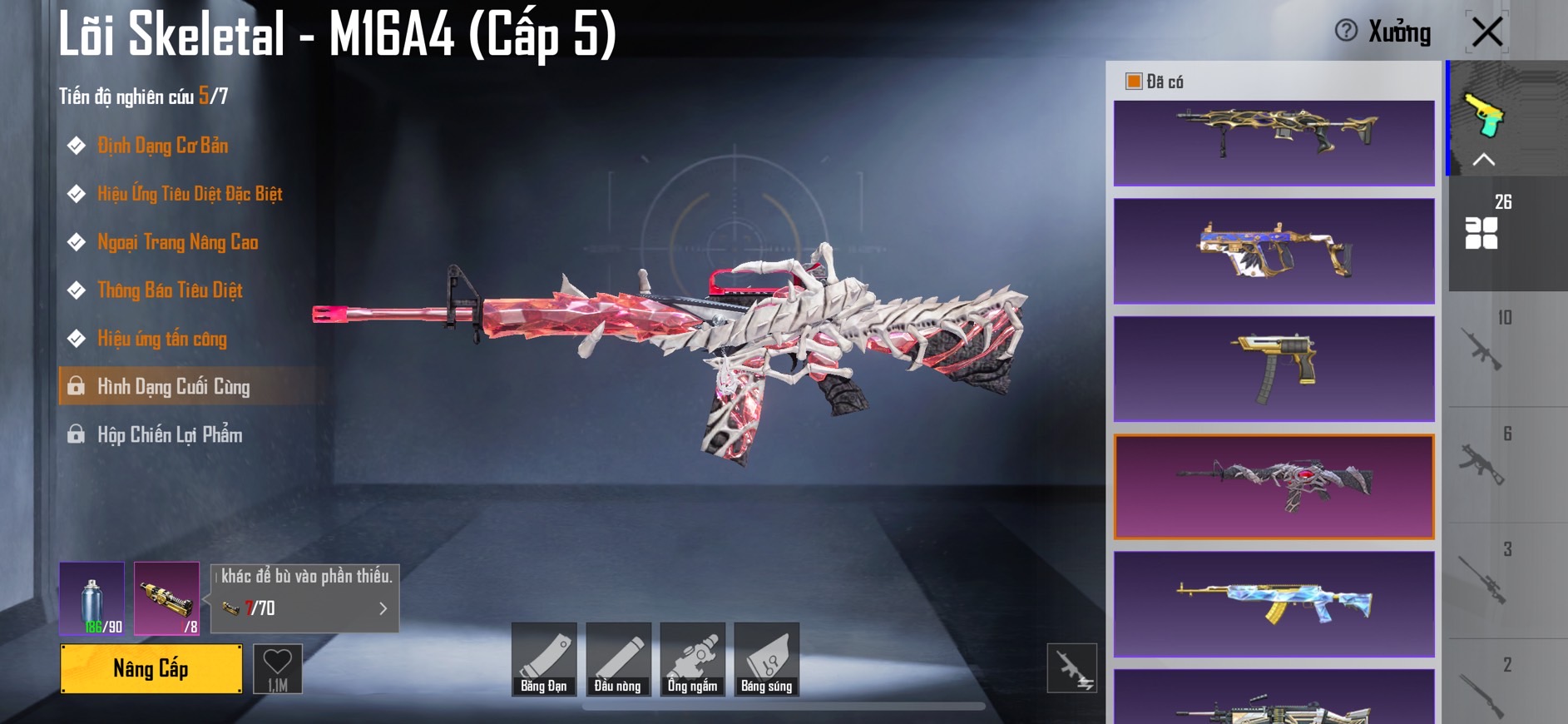Image resolution: width=1568 pixels, height=724 pixels.
Task: Open the Xưởng help info
Action: [1346, 31]
